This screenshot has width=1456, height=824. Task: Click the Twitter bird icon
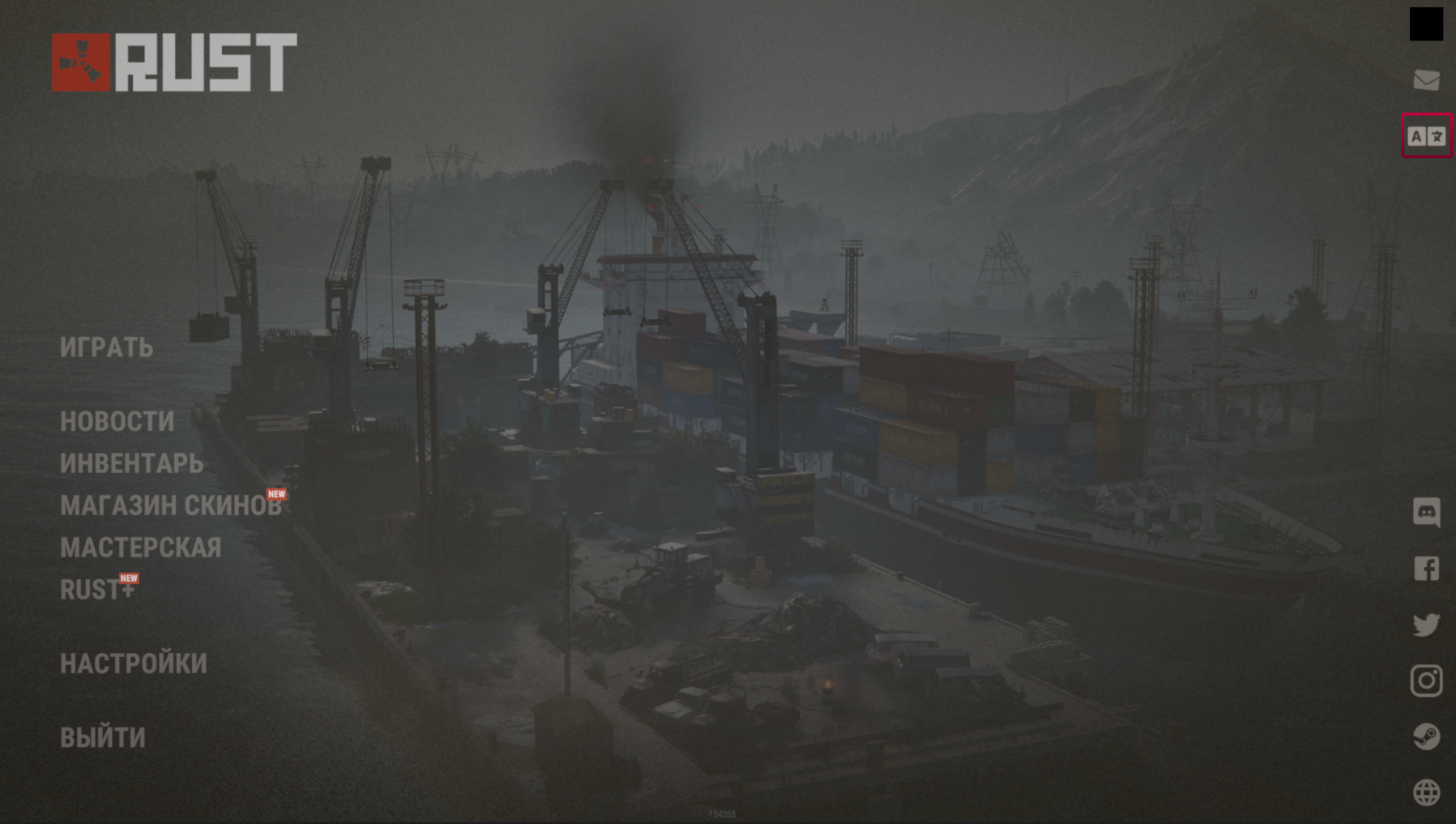[x=1426, y=625]
